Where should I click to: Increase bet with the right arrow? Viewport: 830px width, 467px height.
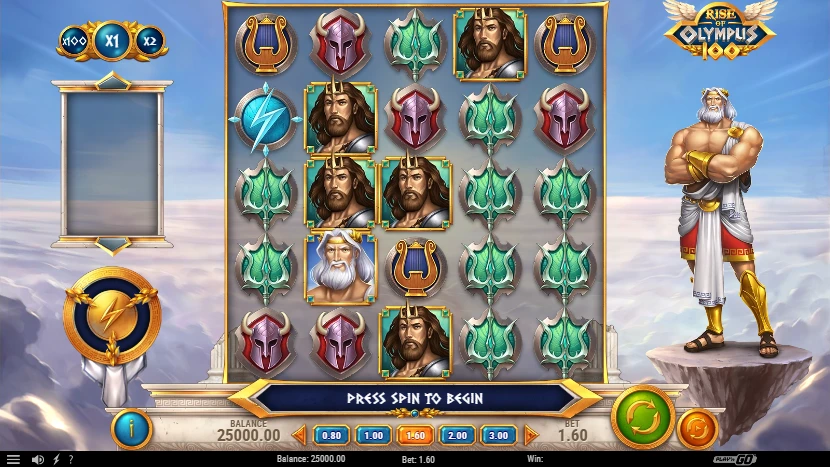tap(531, 435)
